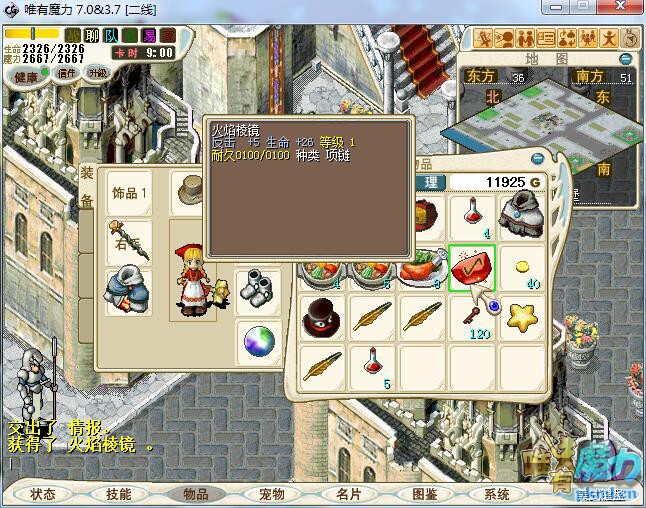Click the equipped silver boots slot
This screenshot has height=508, width=646.
(258, 288)
